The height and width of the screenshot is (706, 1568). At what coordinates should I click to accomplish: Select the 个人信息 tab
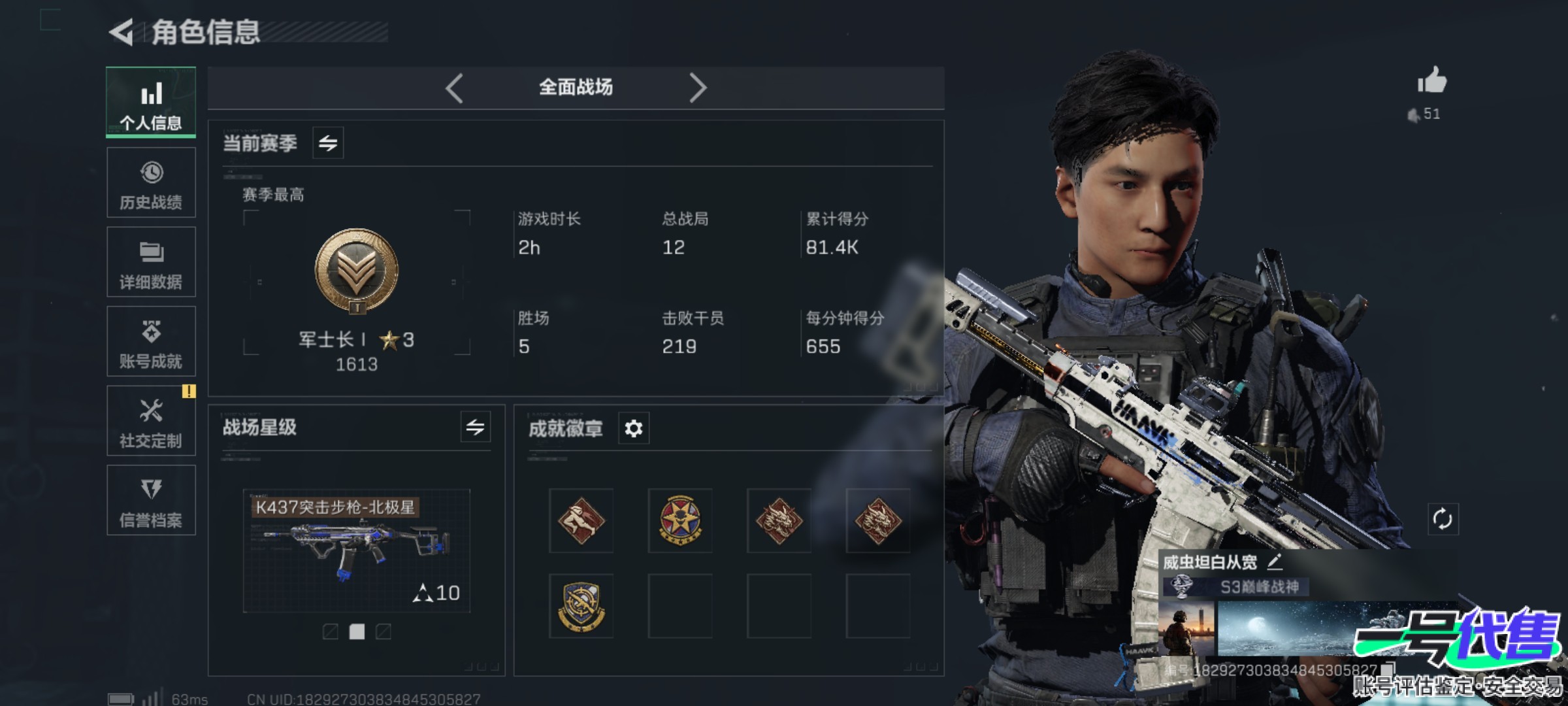click(151, 103)
